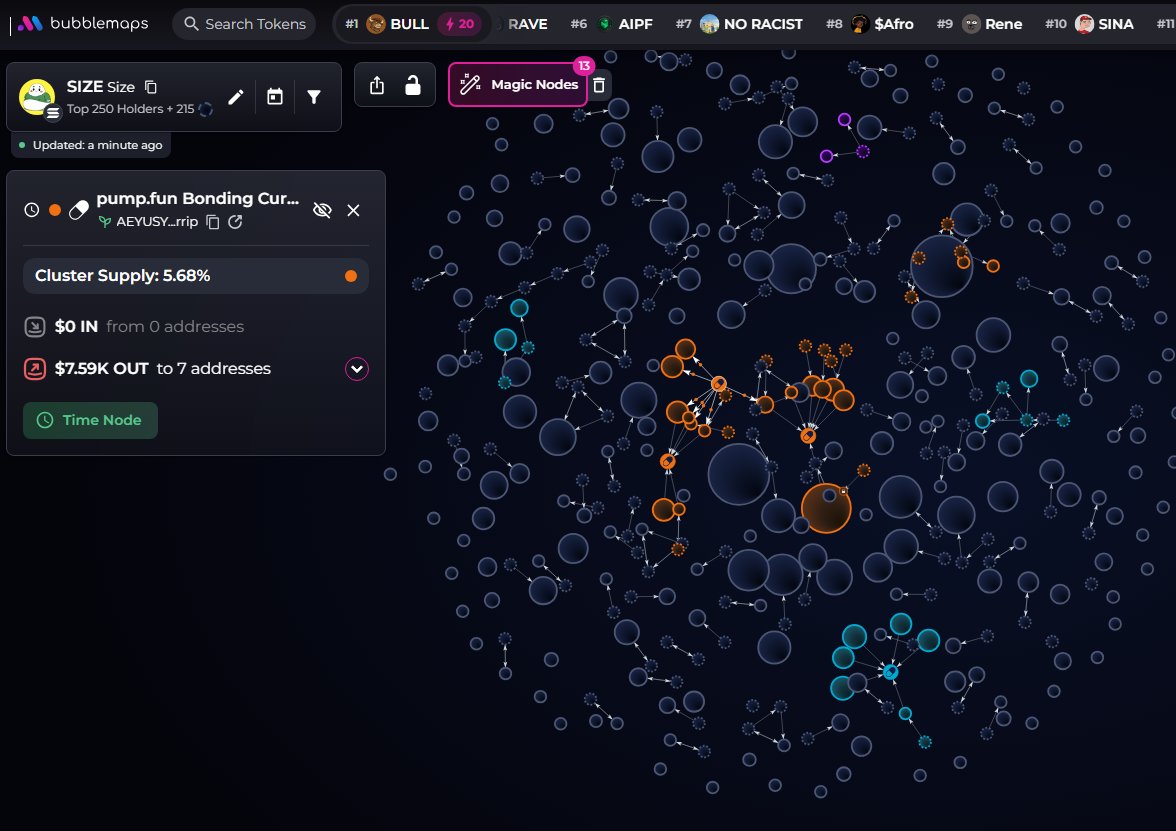
Task: Hide the pump.fun Bonding Curve cluster
Action: click(x=322, y=210)
